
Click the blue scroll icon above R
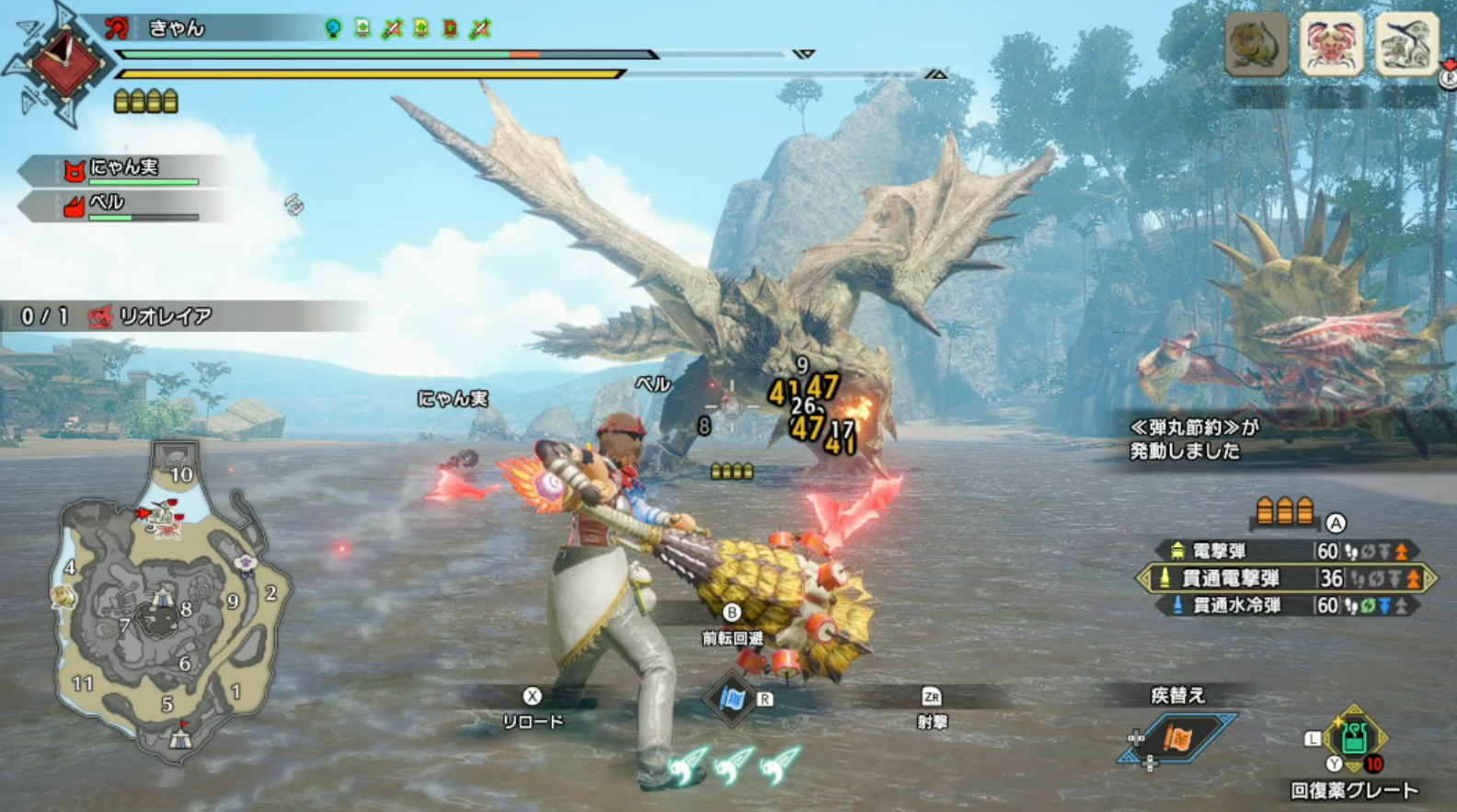click(x=732, y=699)
